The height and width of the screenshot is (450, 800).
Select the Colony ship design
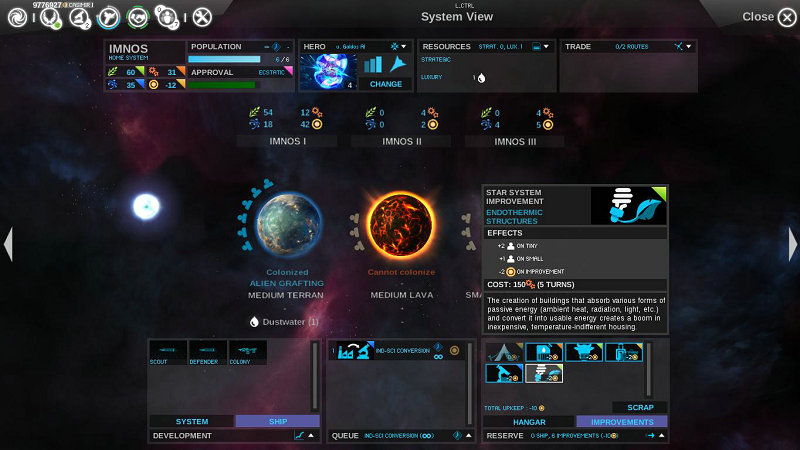247,352
